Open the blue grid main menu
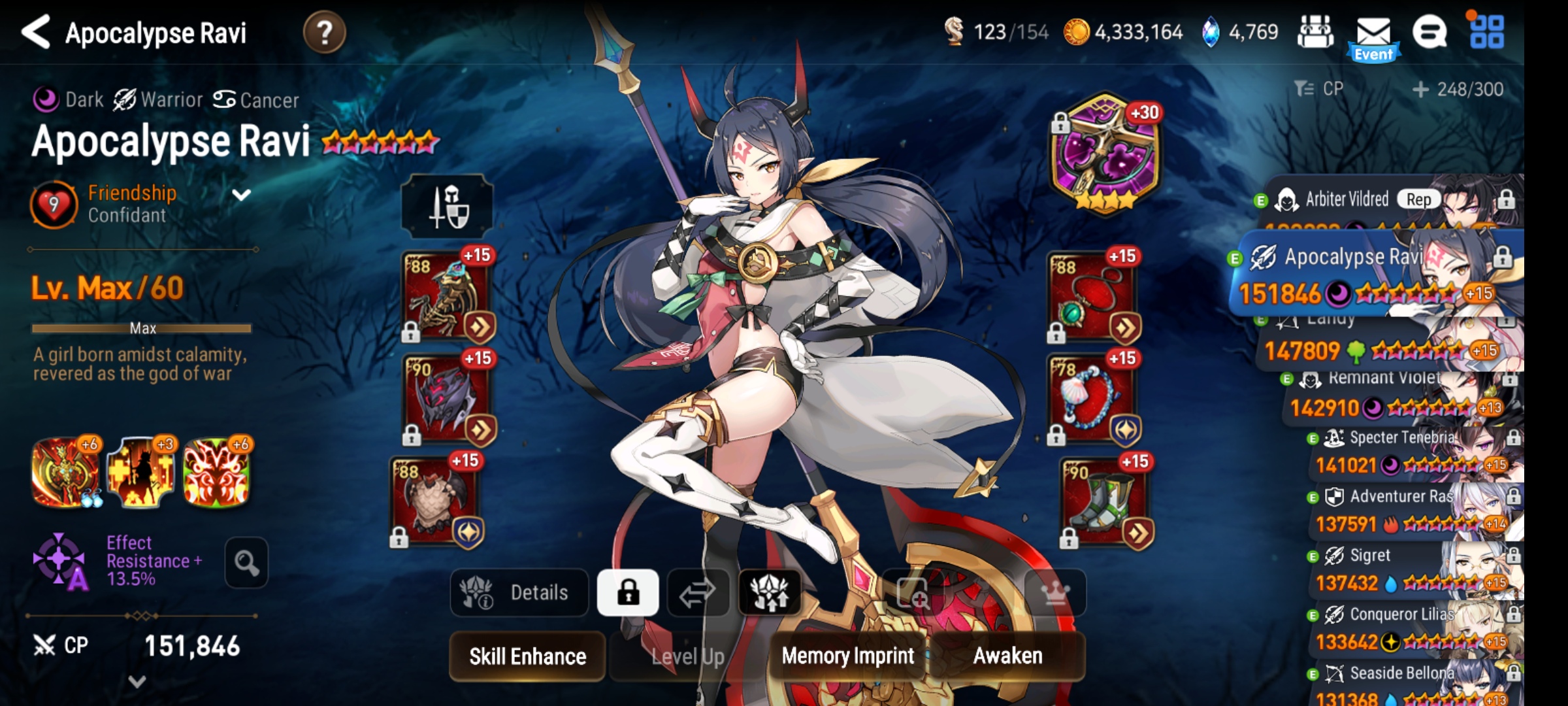The width and height of the screenshot is (1568, 706). point(1486,32)
